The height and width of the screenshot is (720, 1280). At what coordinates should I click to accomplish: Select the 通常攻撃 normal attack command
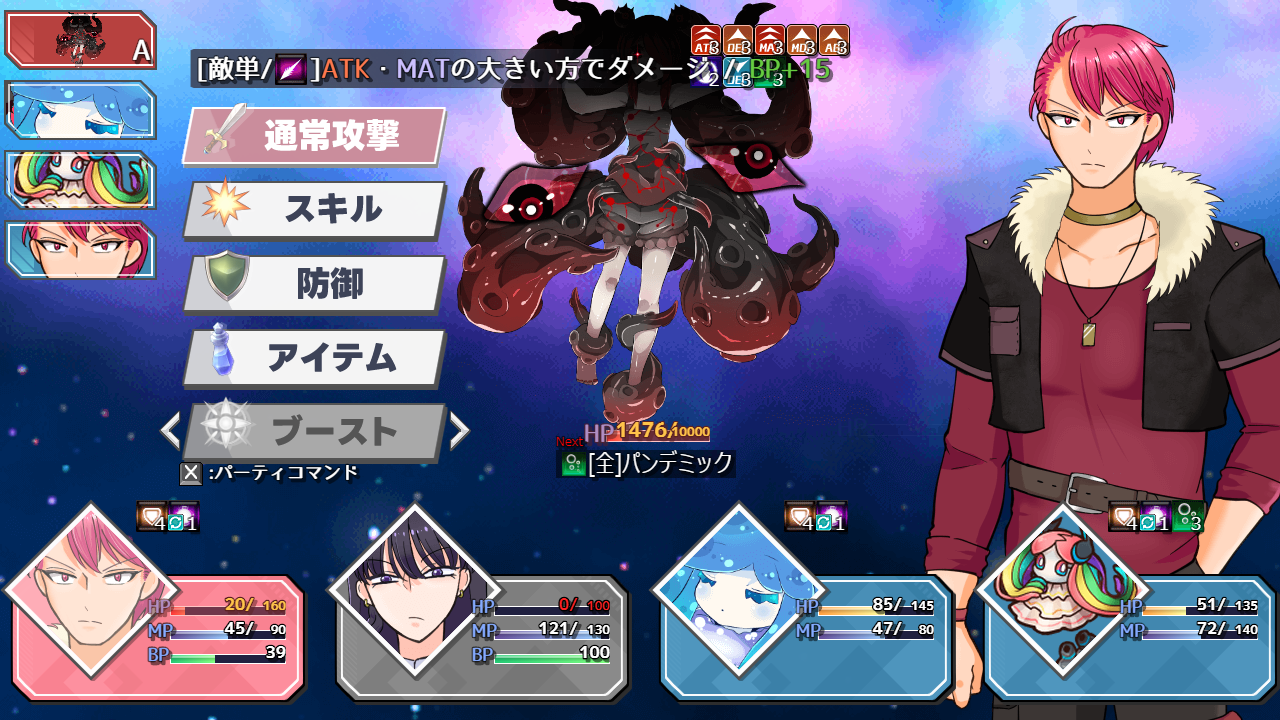point(315,136)
